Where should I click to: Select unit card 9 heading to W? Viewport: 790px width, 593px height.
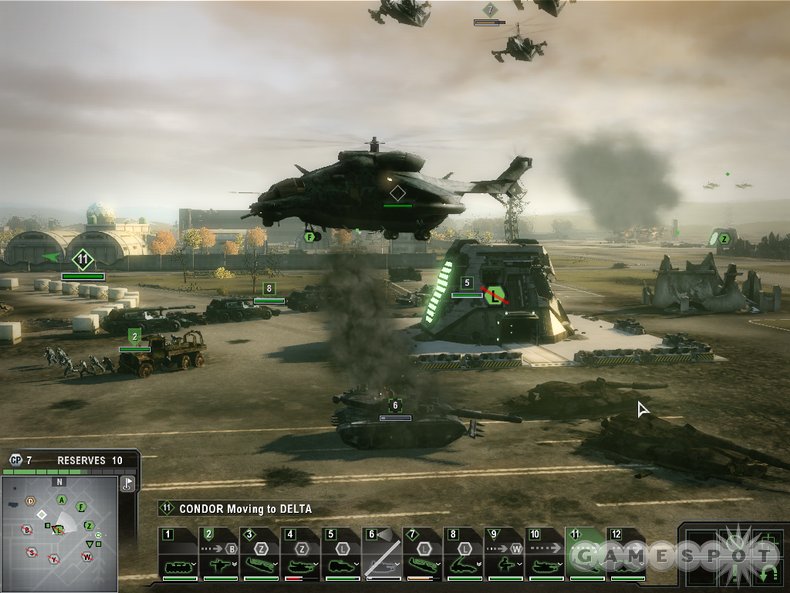503,555
